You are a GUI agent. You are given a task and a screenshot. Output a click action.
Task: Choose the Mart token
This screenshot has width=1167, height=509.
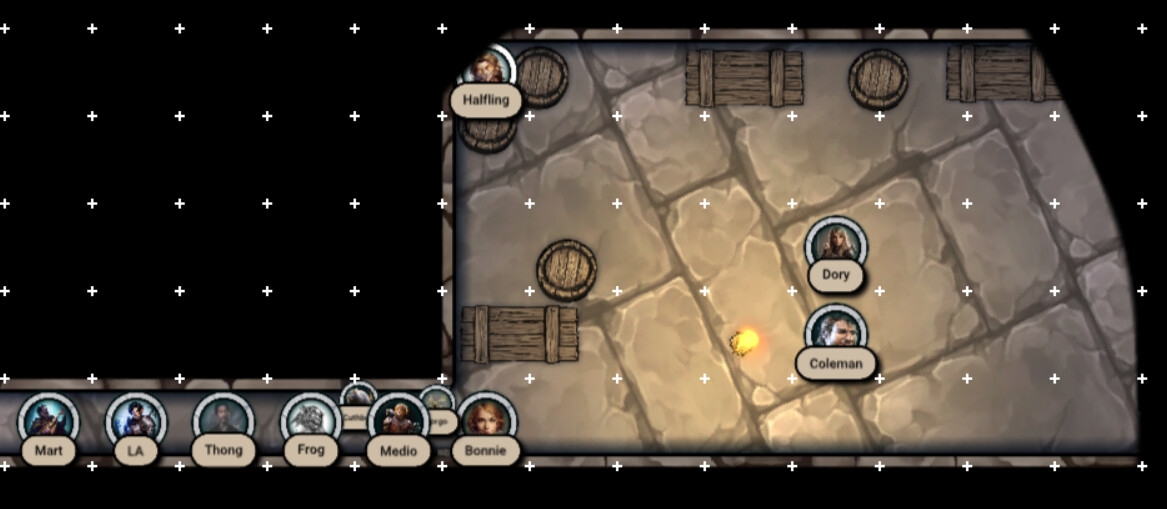(x=48, y=422)
